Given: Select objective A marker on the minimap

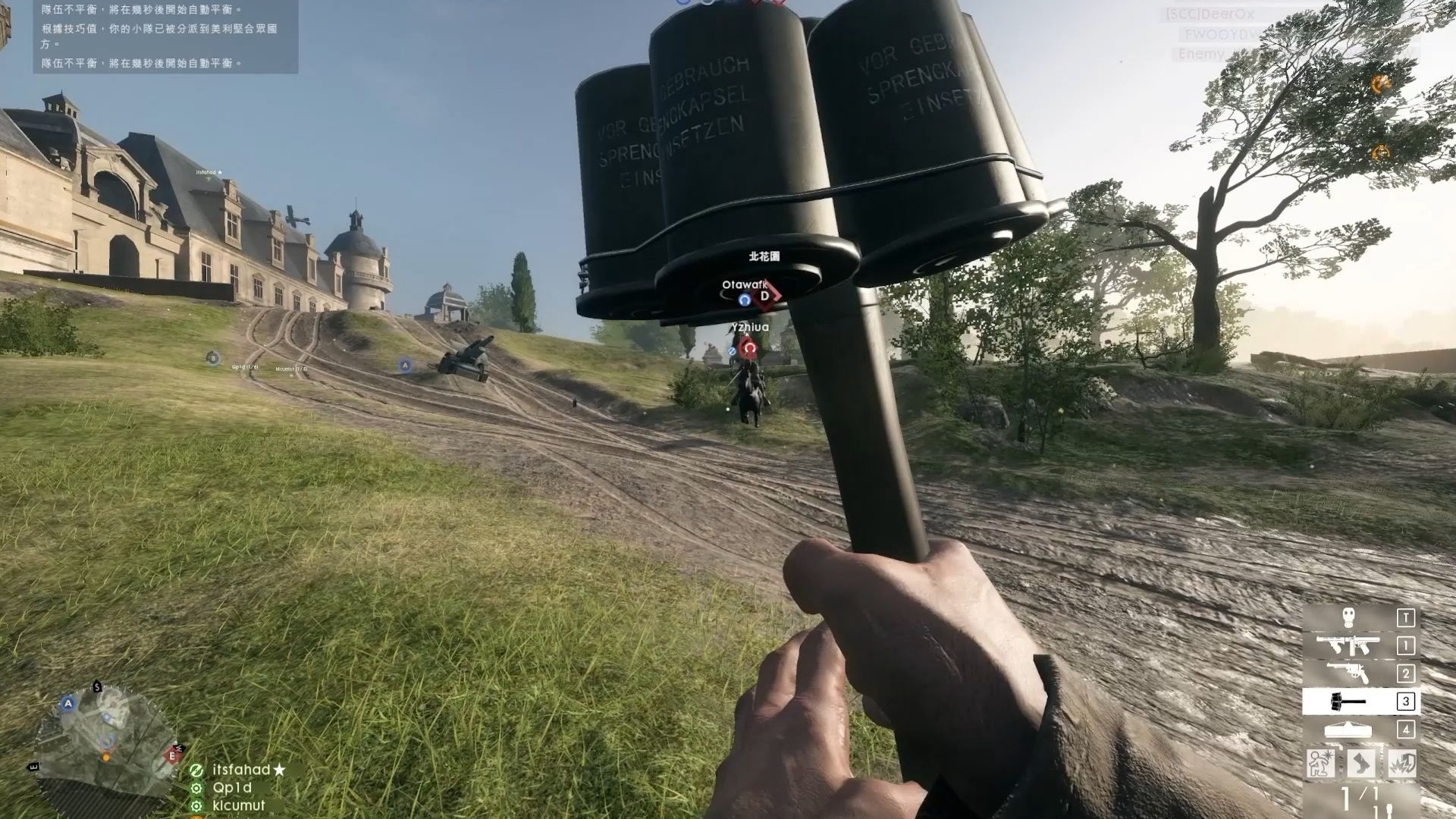Looking at the screenshot, I should pyautogui.click(x=68, y=703).
